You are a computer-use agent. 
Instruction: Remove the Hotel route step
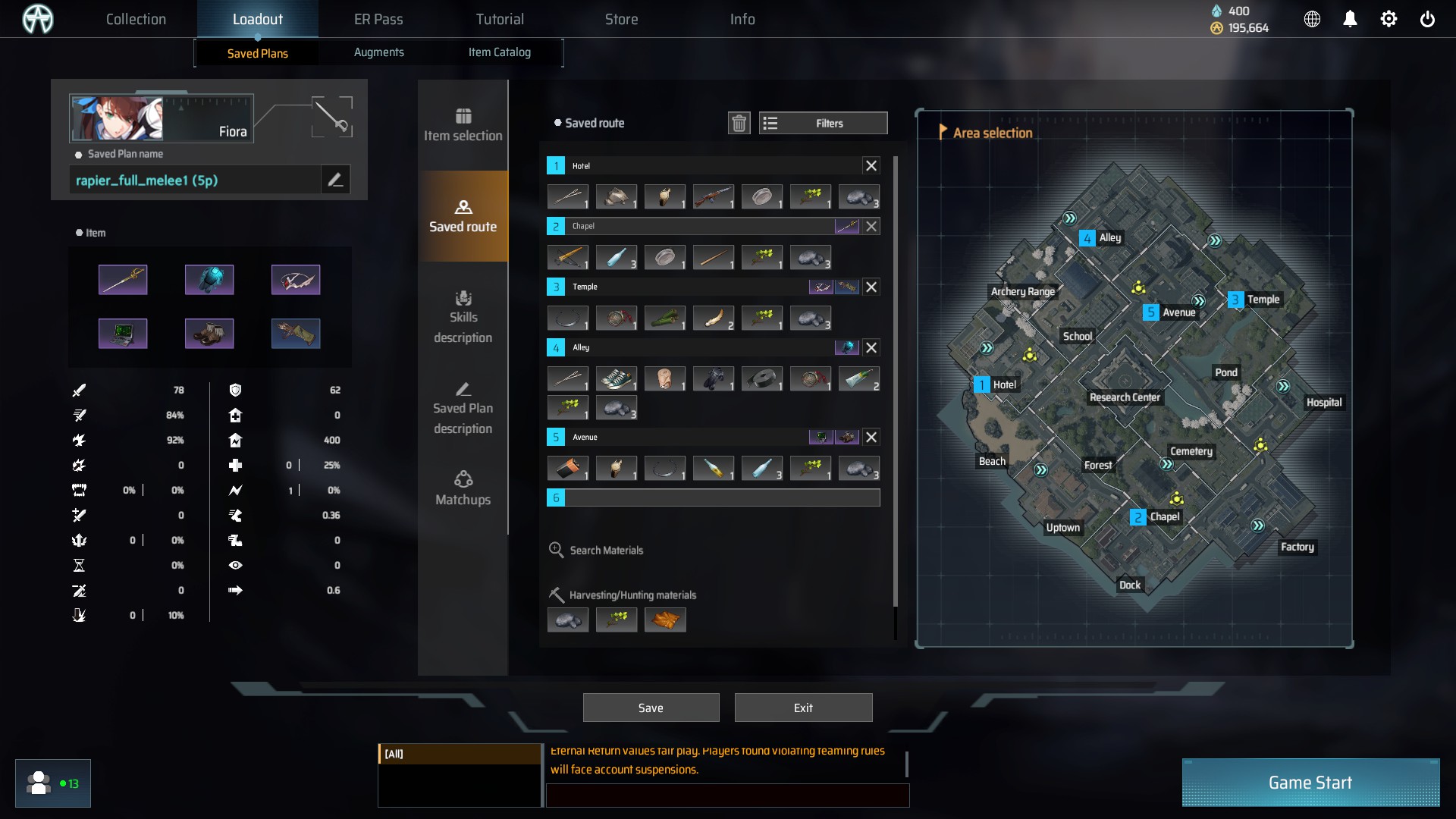point(871,165)
